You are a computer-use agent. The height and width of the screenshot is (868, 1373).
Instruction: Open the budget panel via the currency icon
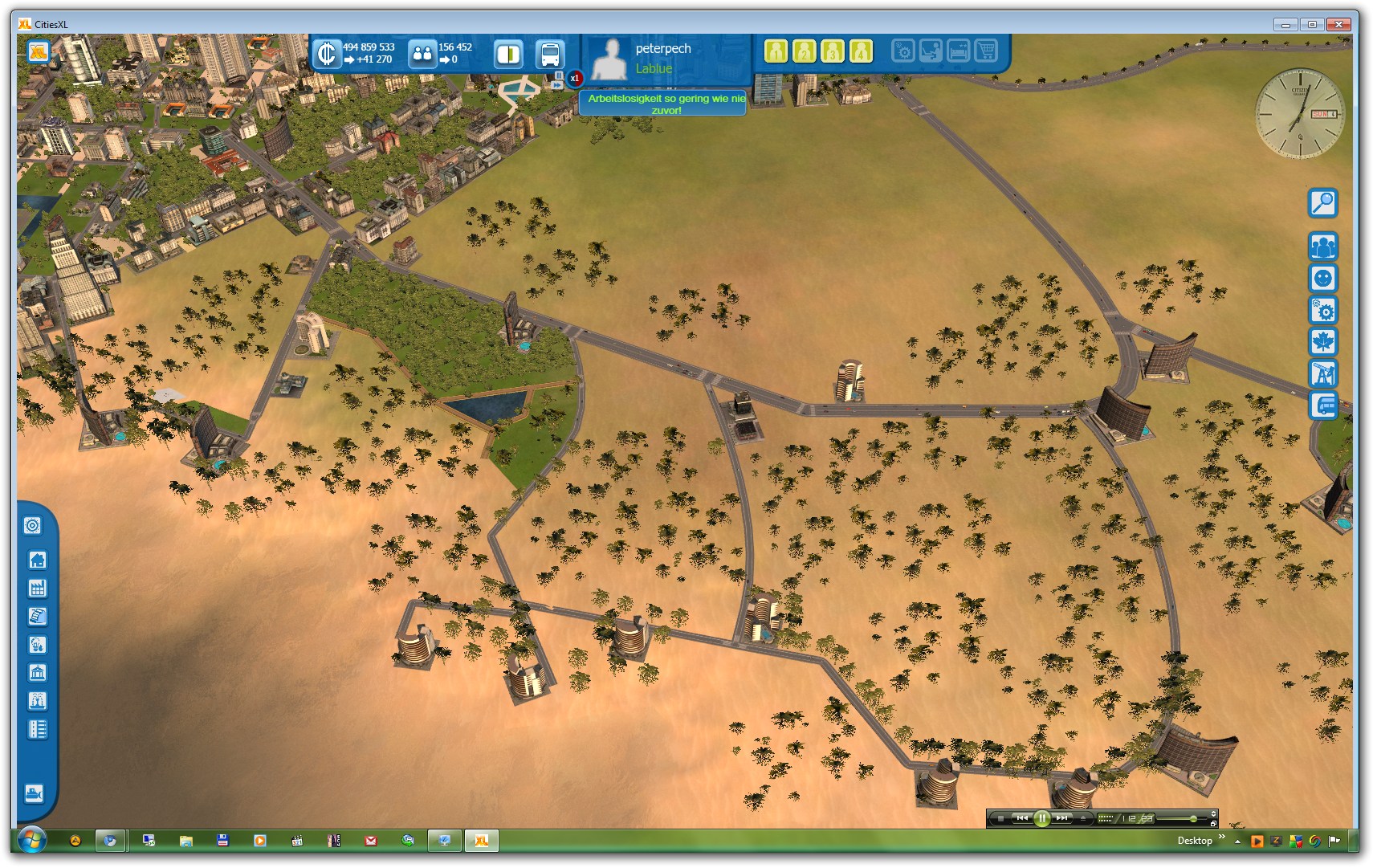[x=327, y=54]
